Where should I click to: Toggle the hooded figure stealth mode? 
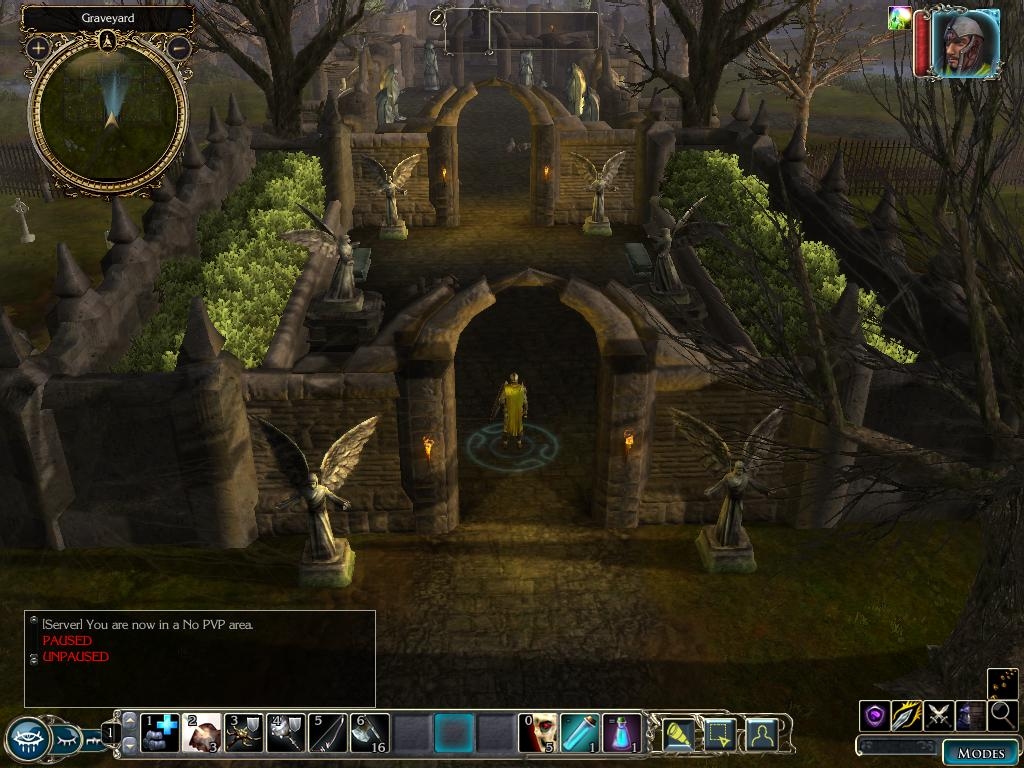point(970,715)
